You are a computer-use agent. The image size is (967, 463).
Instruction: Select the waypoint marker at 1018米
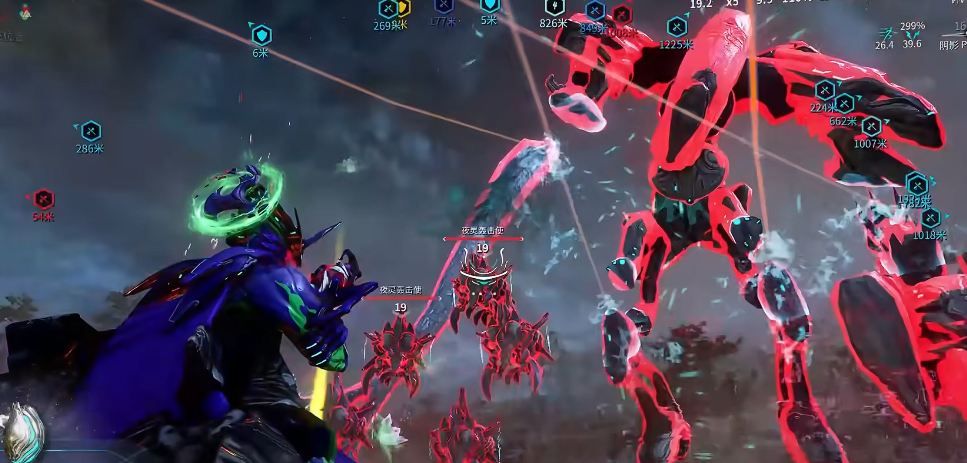click(x=931, y=218)
